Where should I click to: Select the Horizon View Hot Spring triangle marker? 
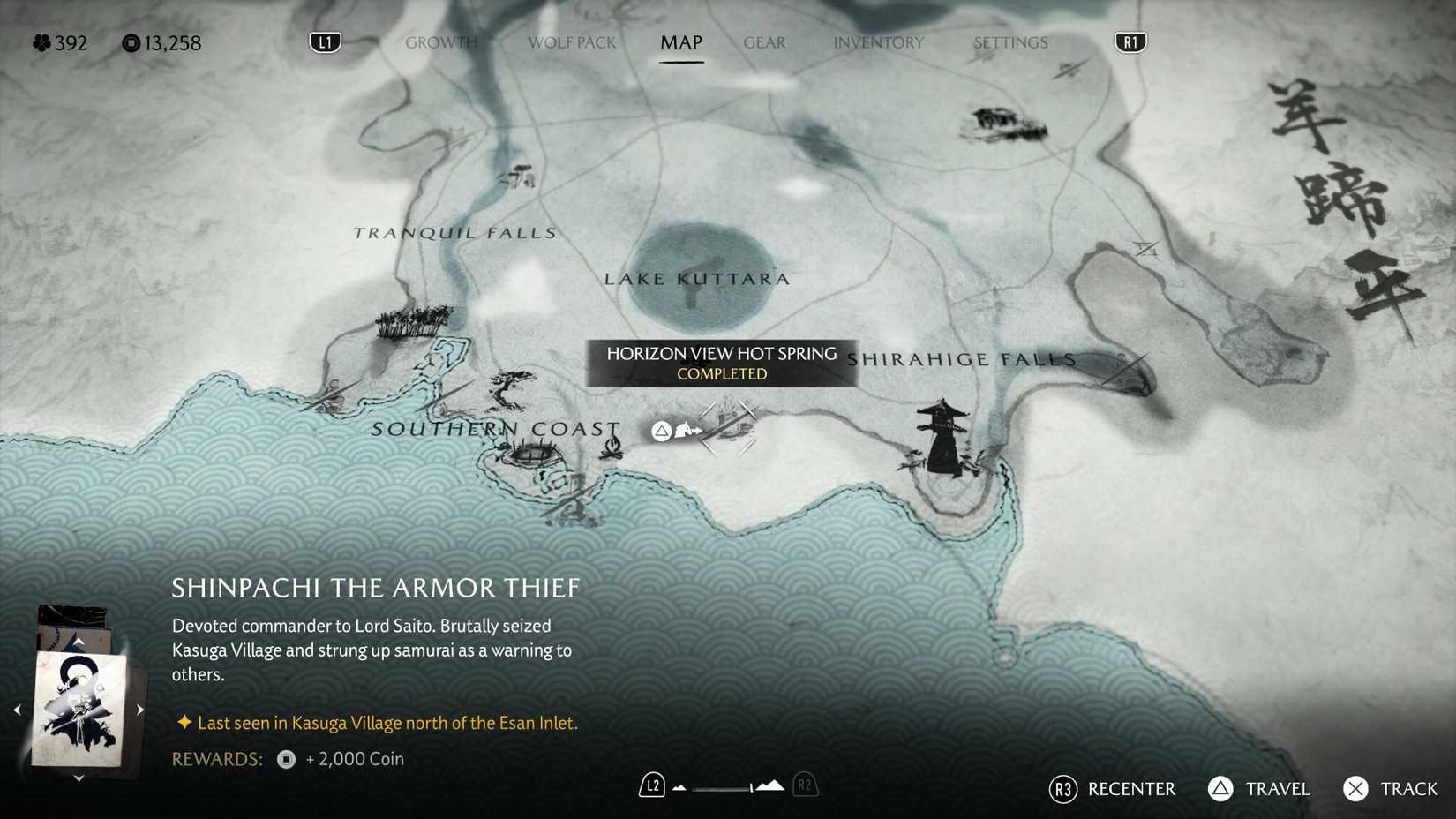[661, 430]
